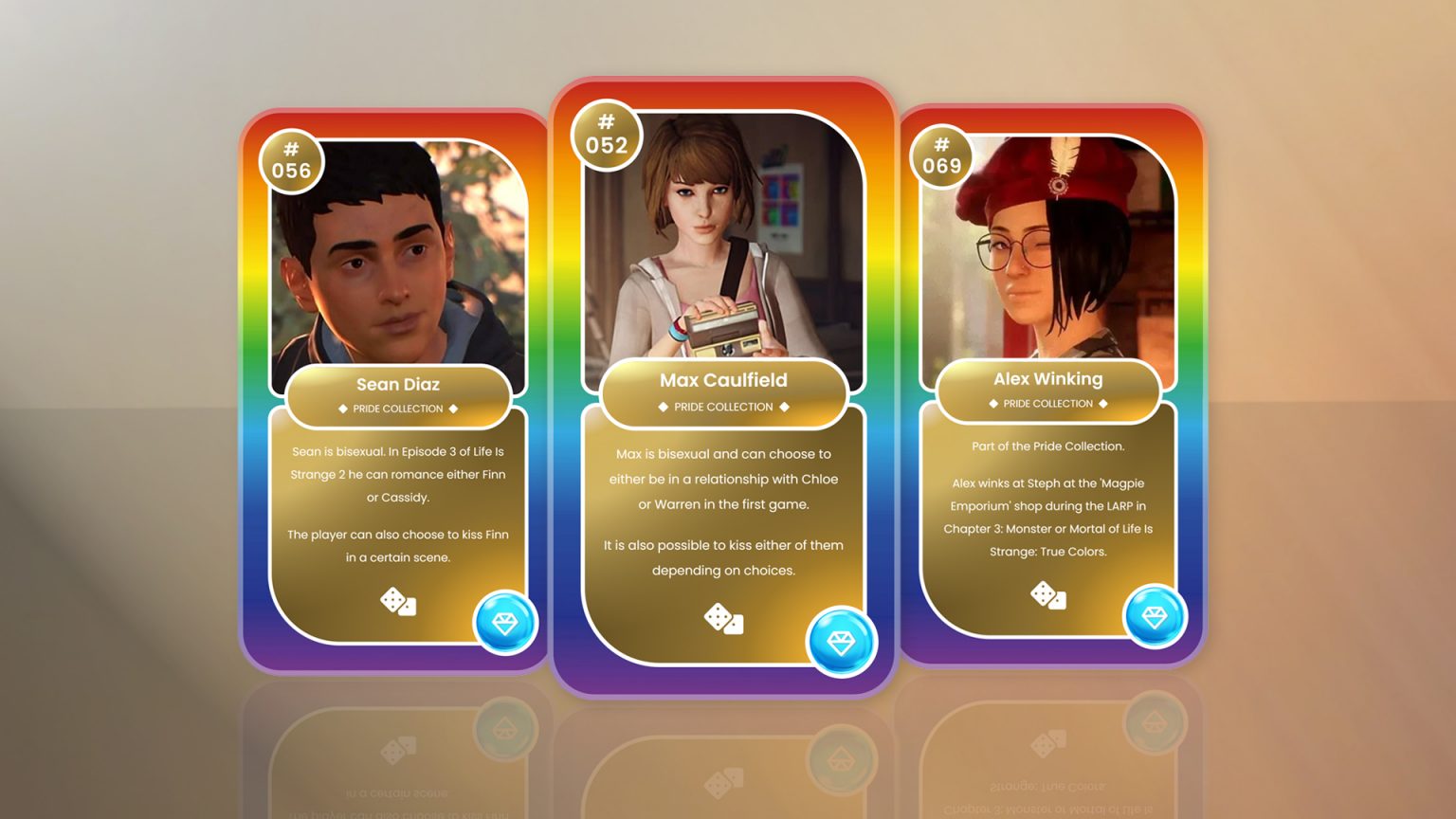Click Sean Diaz's bisexual description text
This screenshot has width=1456, height=819.
(397, 474)
